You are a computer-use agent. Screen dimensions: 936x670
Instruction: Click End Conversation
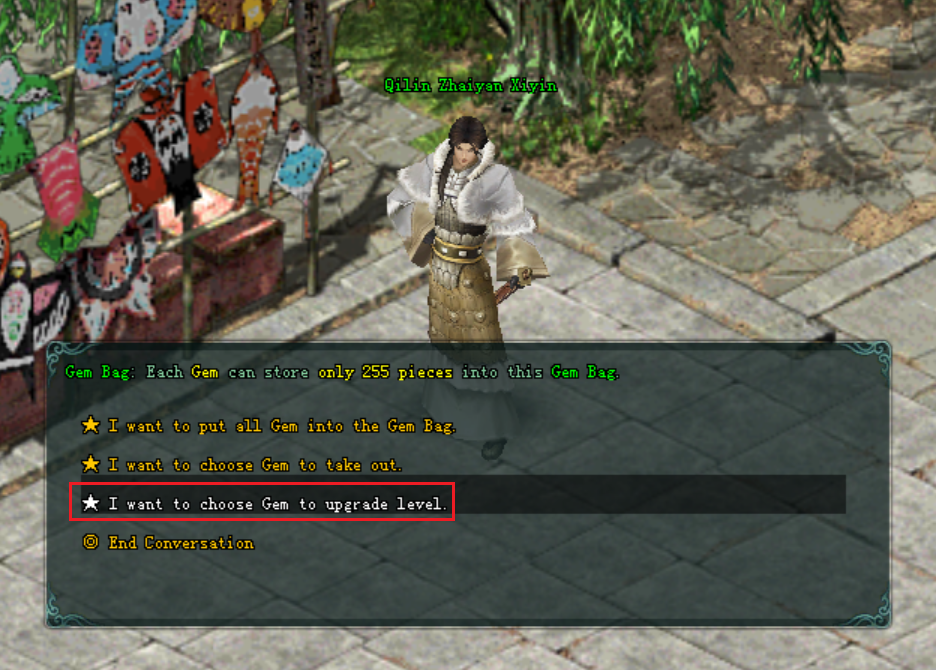[180, 543]
